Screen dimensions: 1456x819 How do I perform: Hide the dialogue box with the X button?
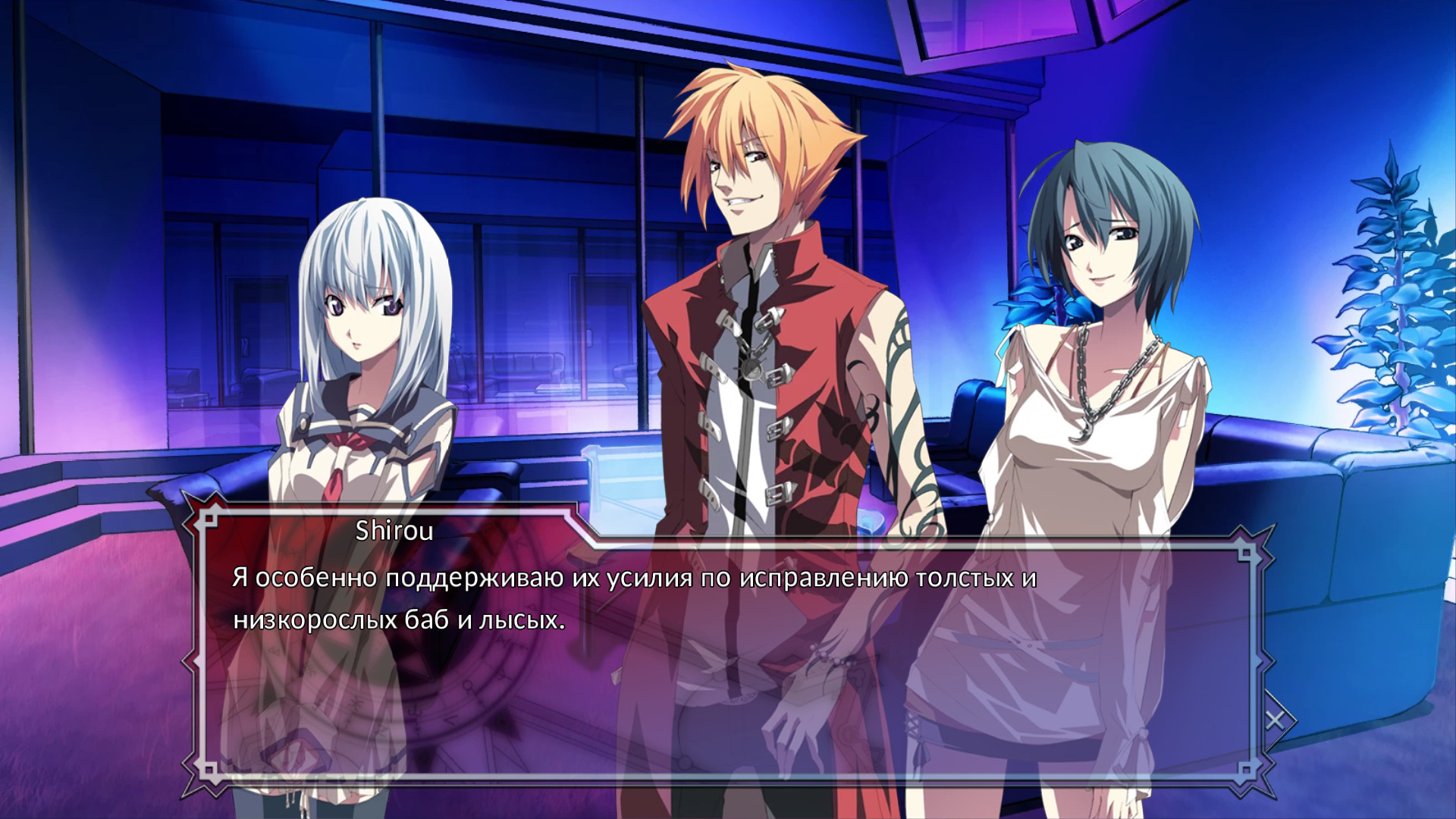[1275, 720]
